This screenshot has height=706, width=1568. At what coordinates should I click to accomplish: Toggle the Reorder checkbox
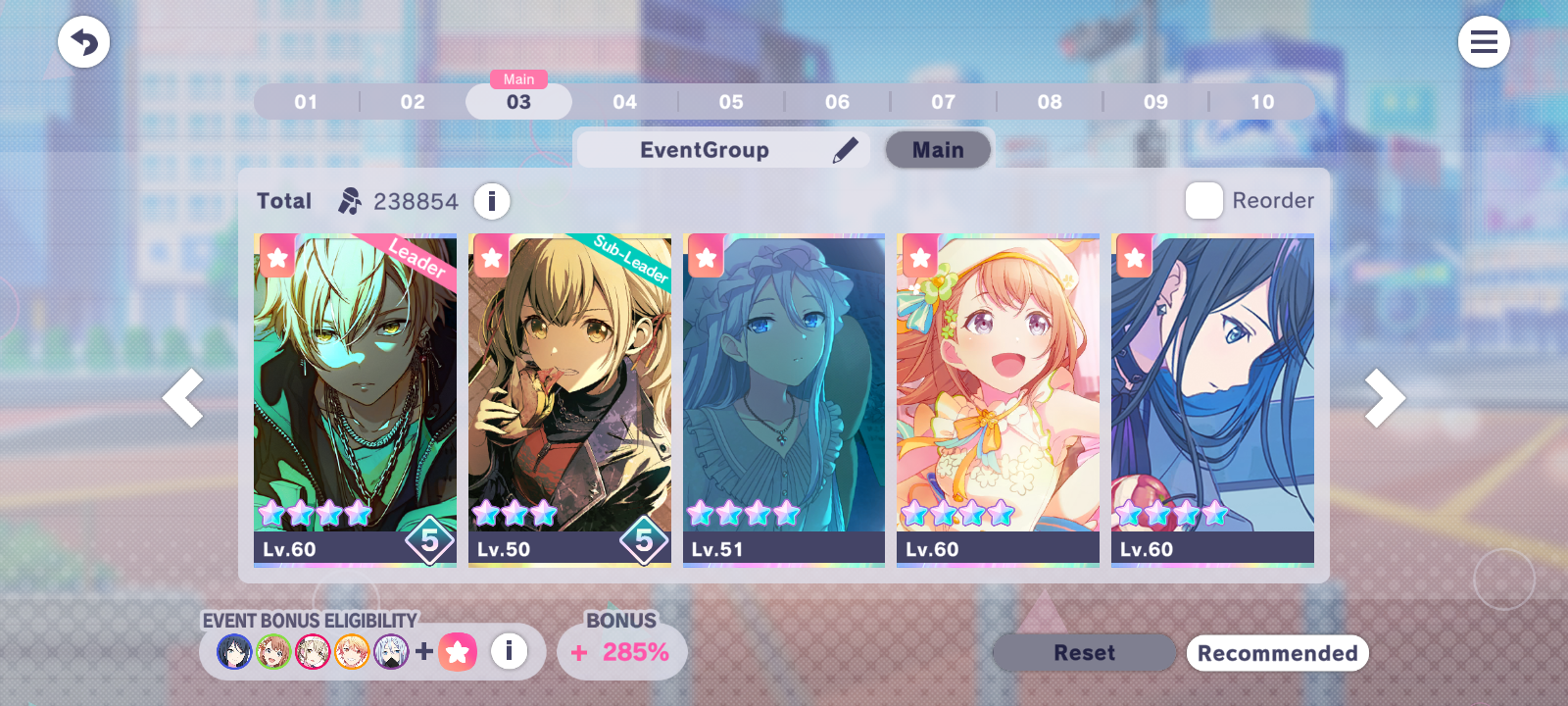pos(1203,201)
